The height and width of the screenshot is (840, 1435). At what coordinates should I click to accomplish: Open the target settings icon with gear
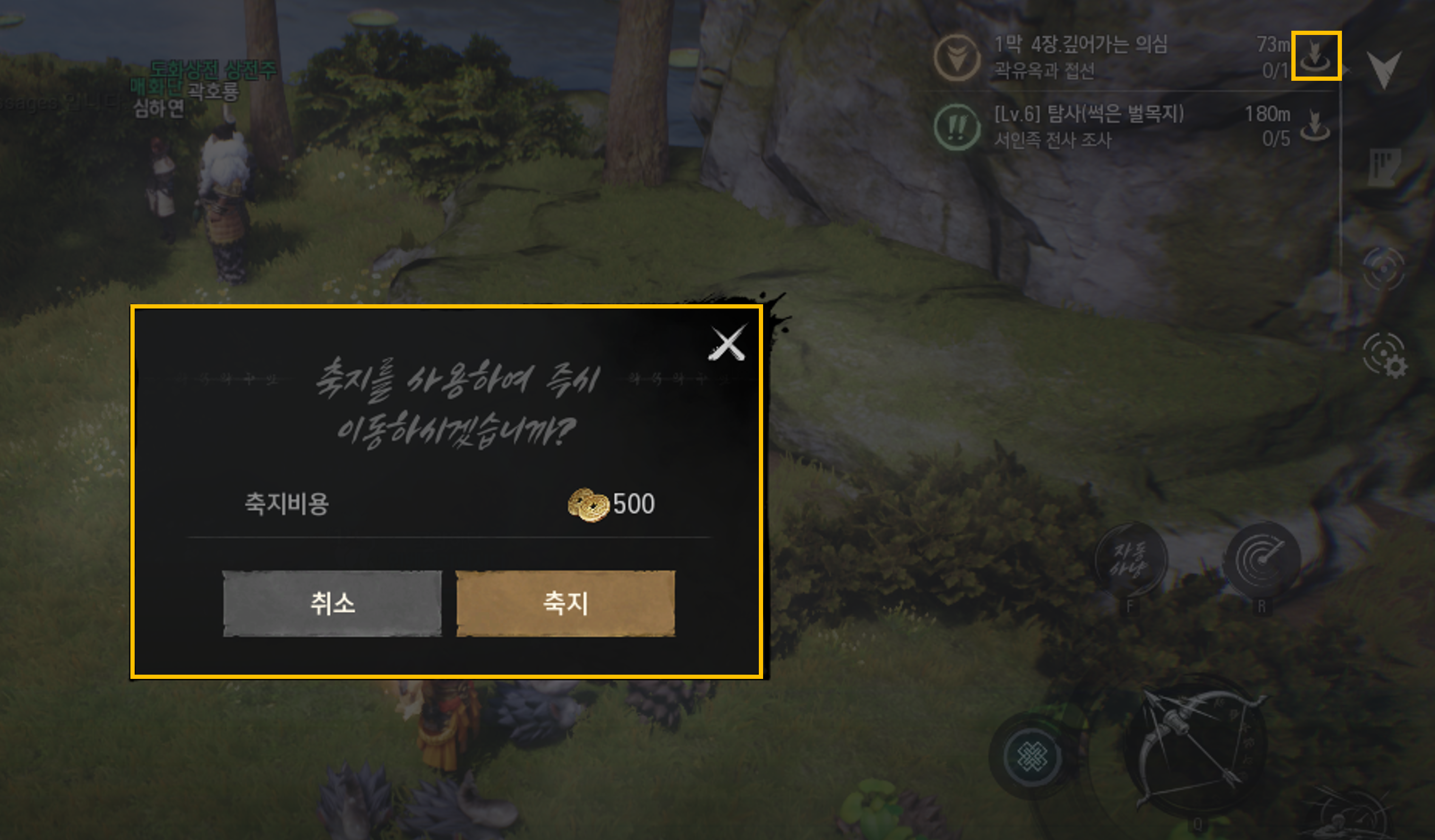point(1384,355)
